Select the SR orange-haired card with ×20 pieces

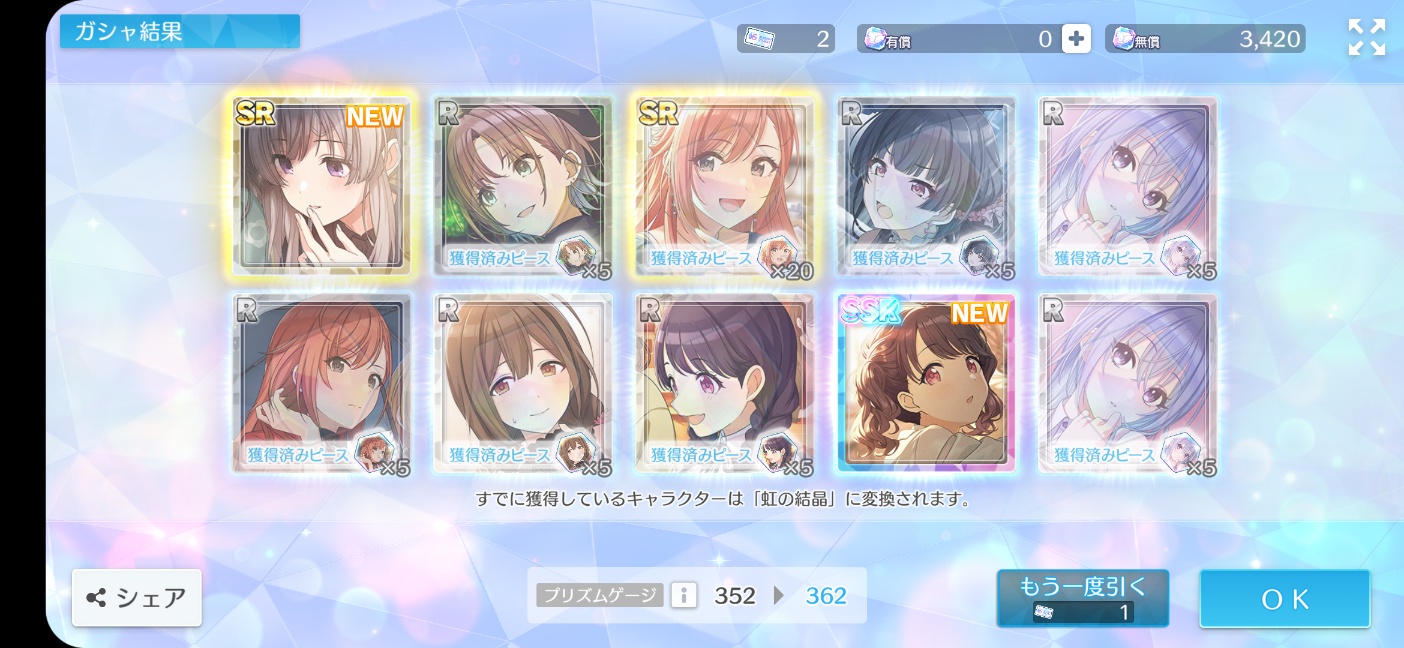click(724, 185)
